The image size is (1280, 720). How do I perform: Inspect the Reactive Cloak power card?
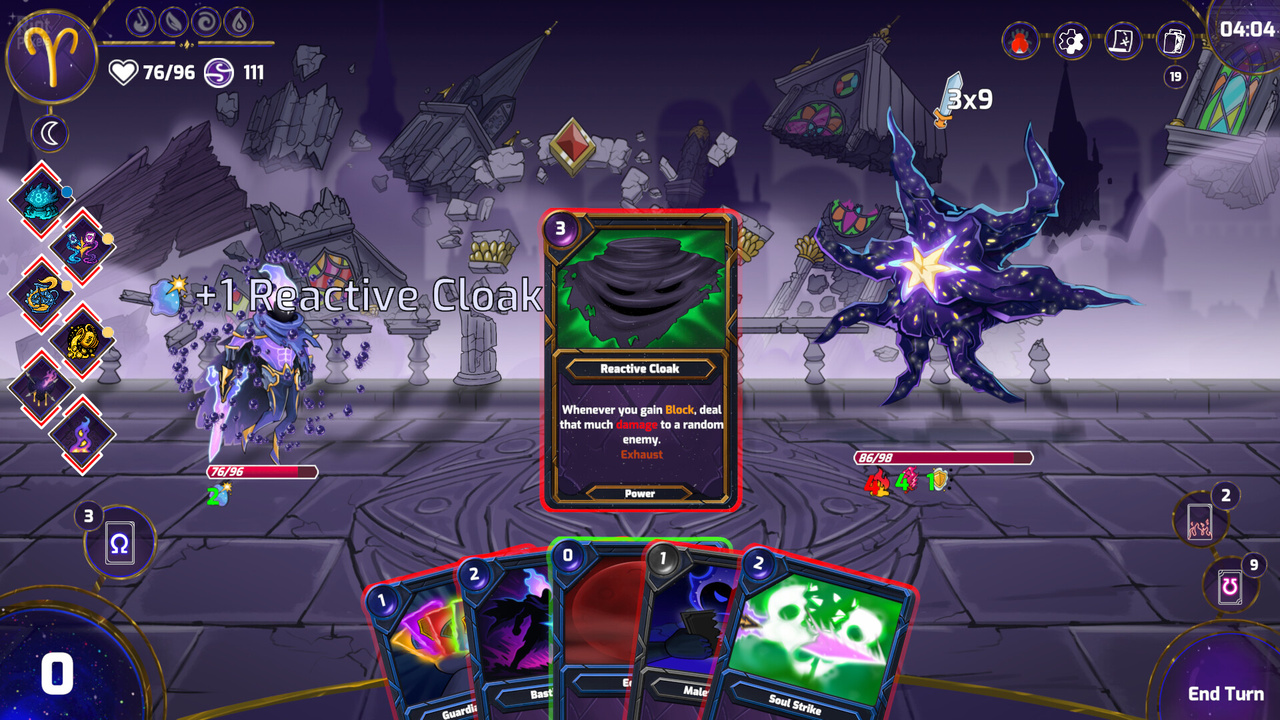[640, 360]
